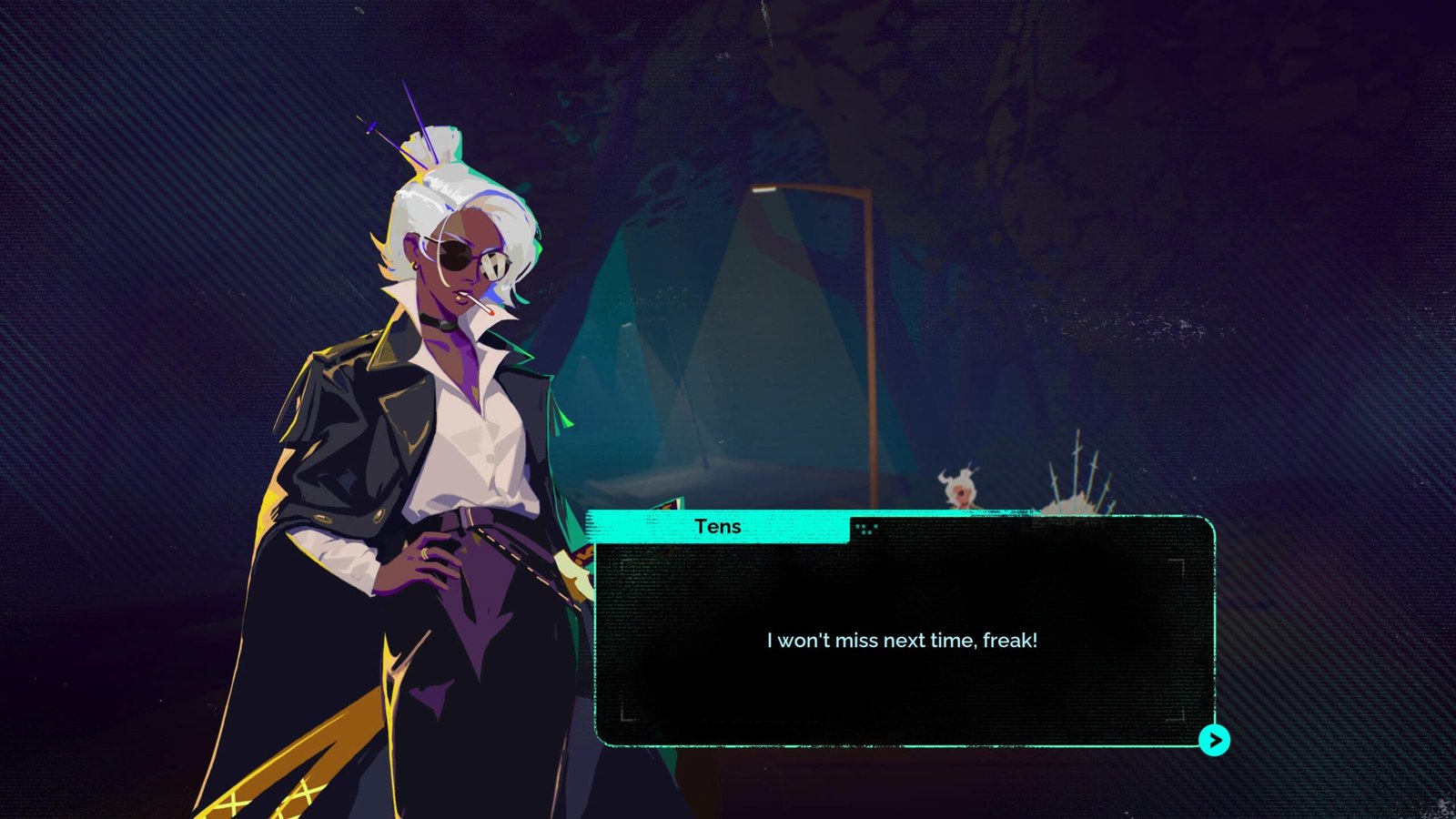
Task: Advance dialogue with the cyan arrow button
Action: coord(1214,740)
